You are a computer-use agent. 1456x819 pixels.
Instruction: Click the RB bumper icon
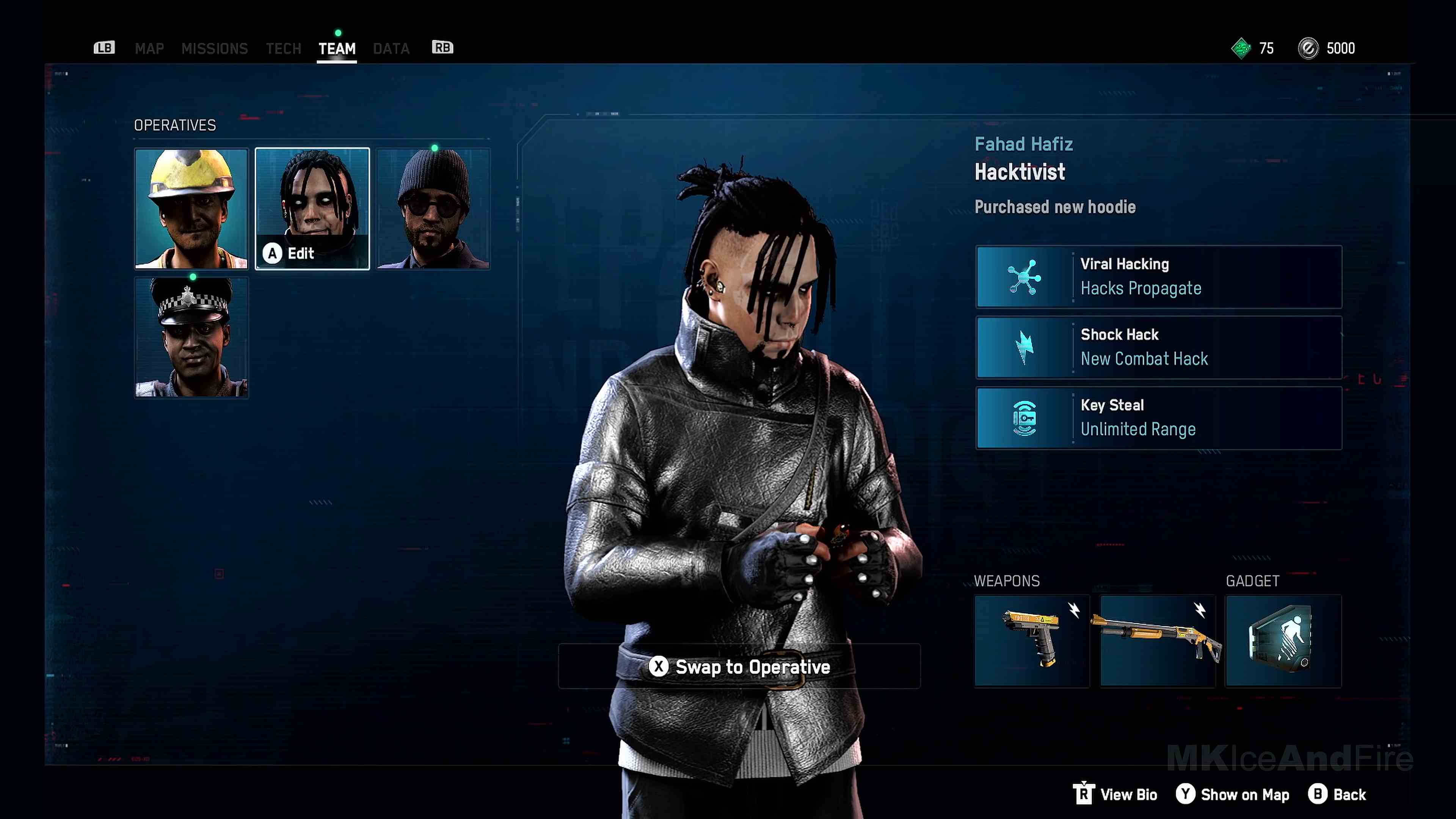[442, 48]
